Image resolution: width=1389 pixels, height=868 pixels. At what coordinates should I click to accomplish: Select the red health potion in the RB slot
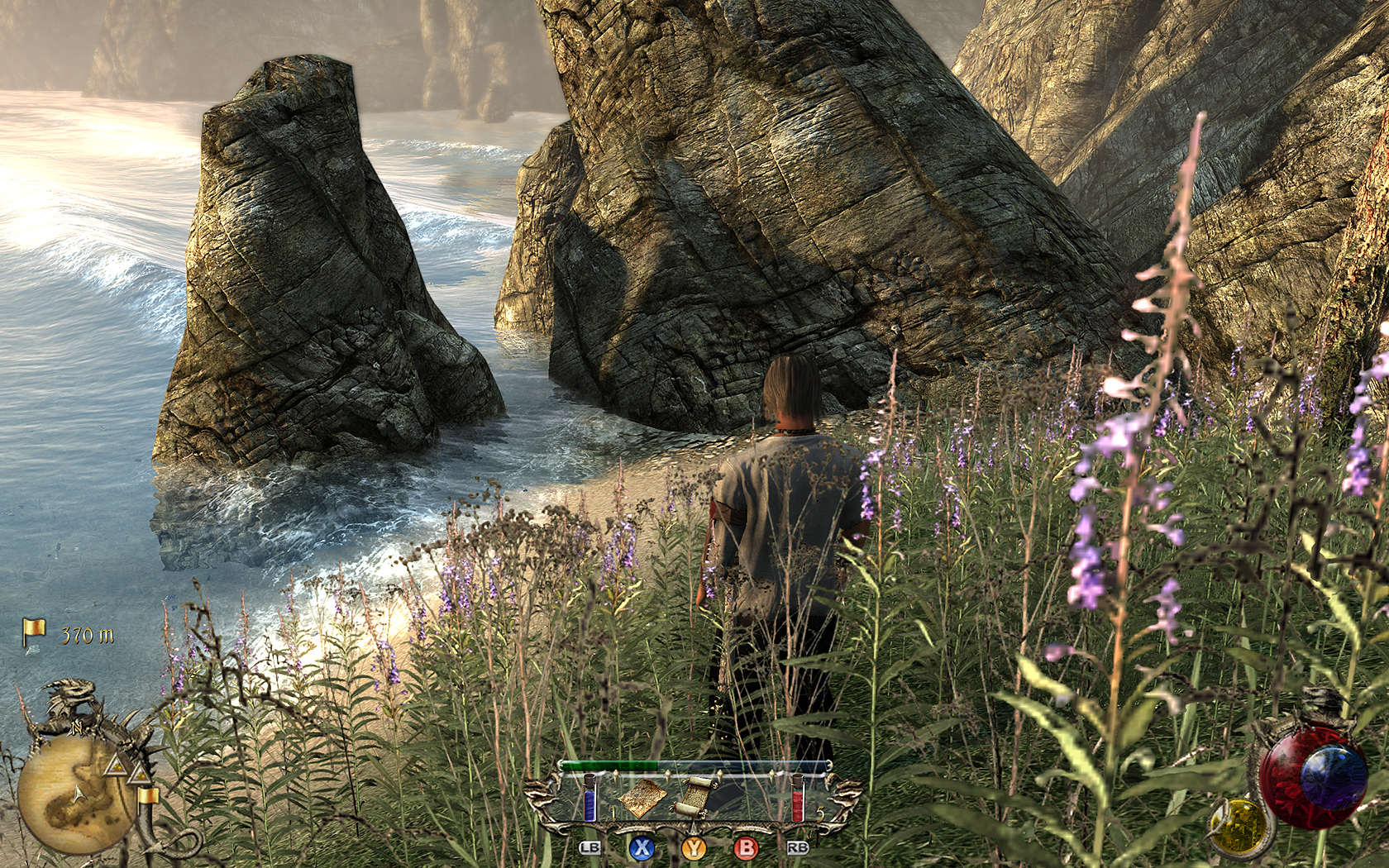coord(798,798)
